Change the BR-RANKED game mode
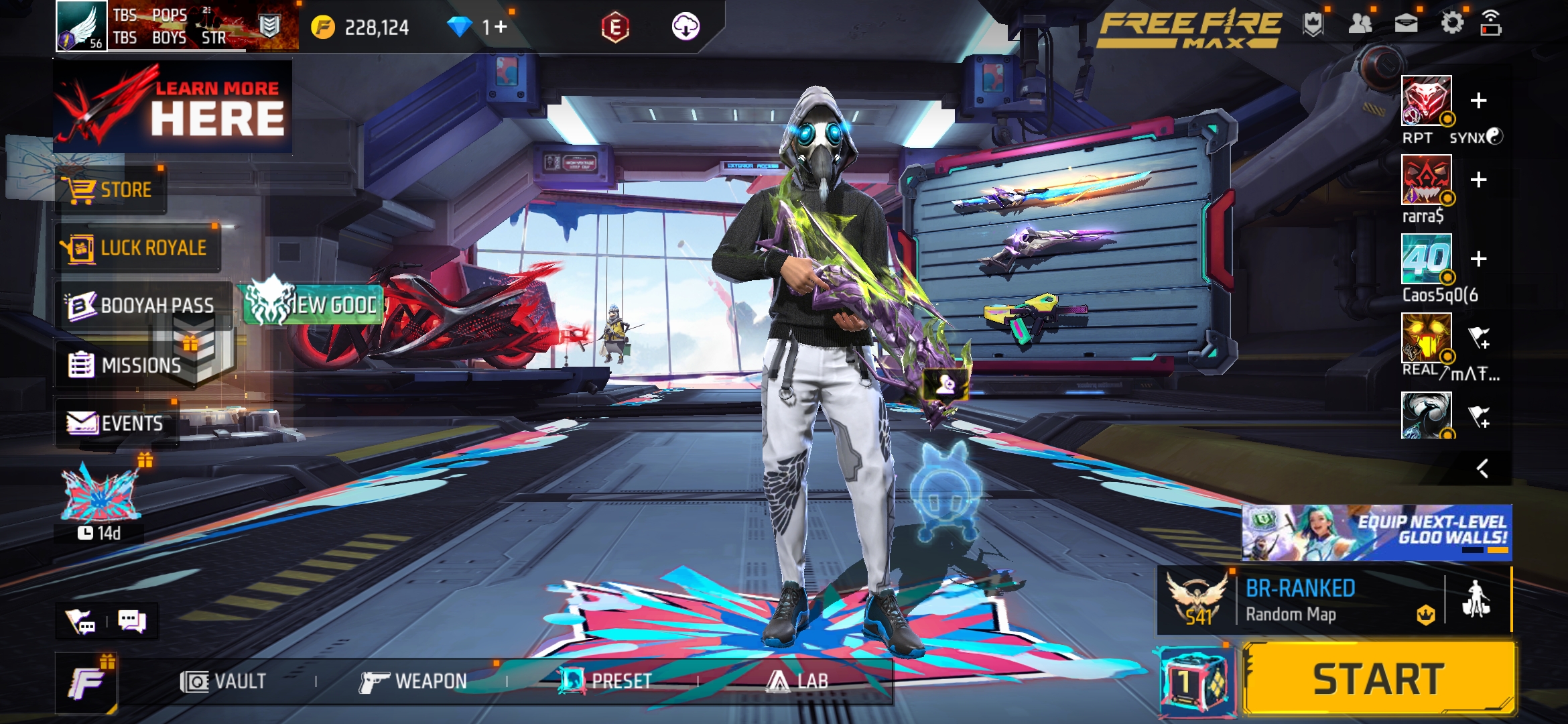Viewport: 1568px width, 724px height. tap(1300, 601)
